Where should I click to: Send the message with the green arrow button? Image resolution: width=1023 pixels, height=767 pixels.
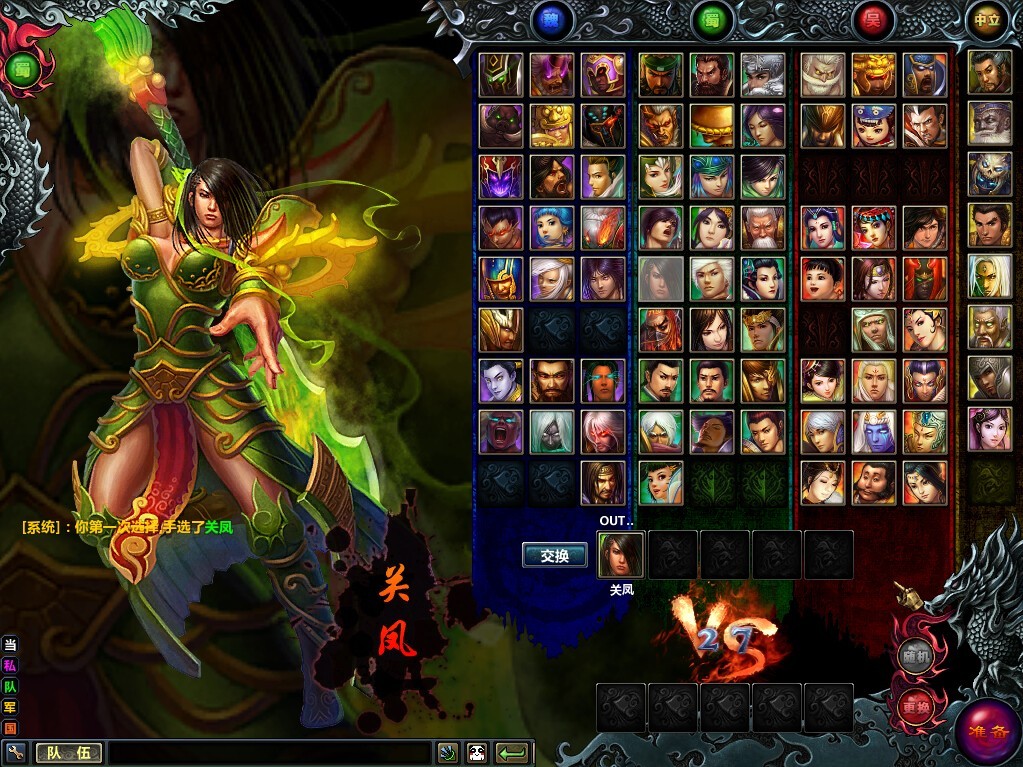(512, 753)
